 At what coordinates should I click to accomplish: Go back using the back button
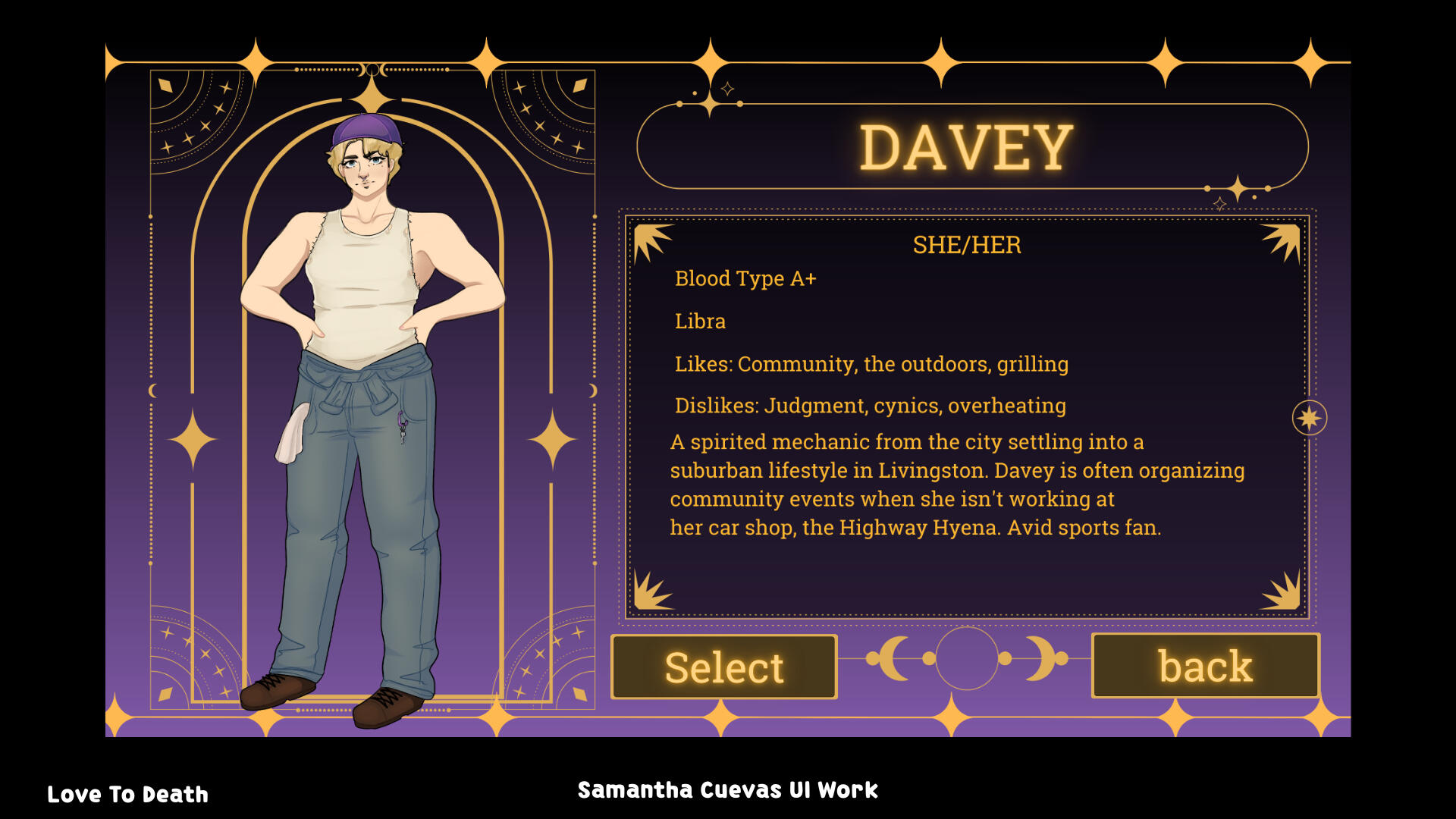[1205, 666]
